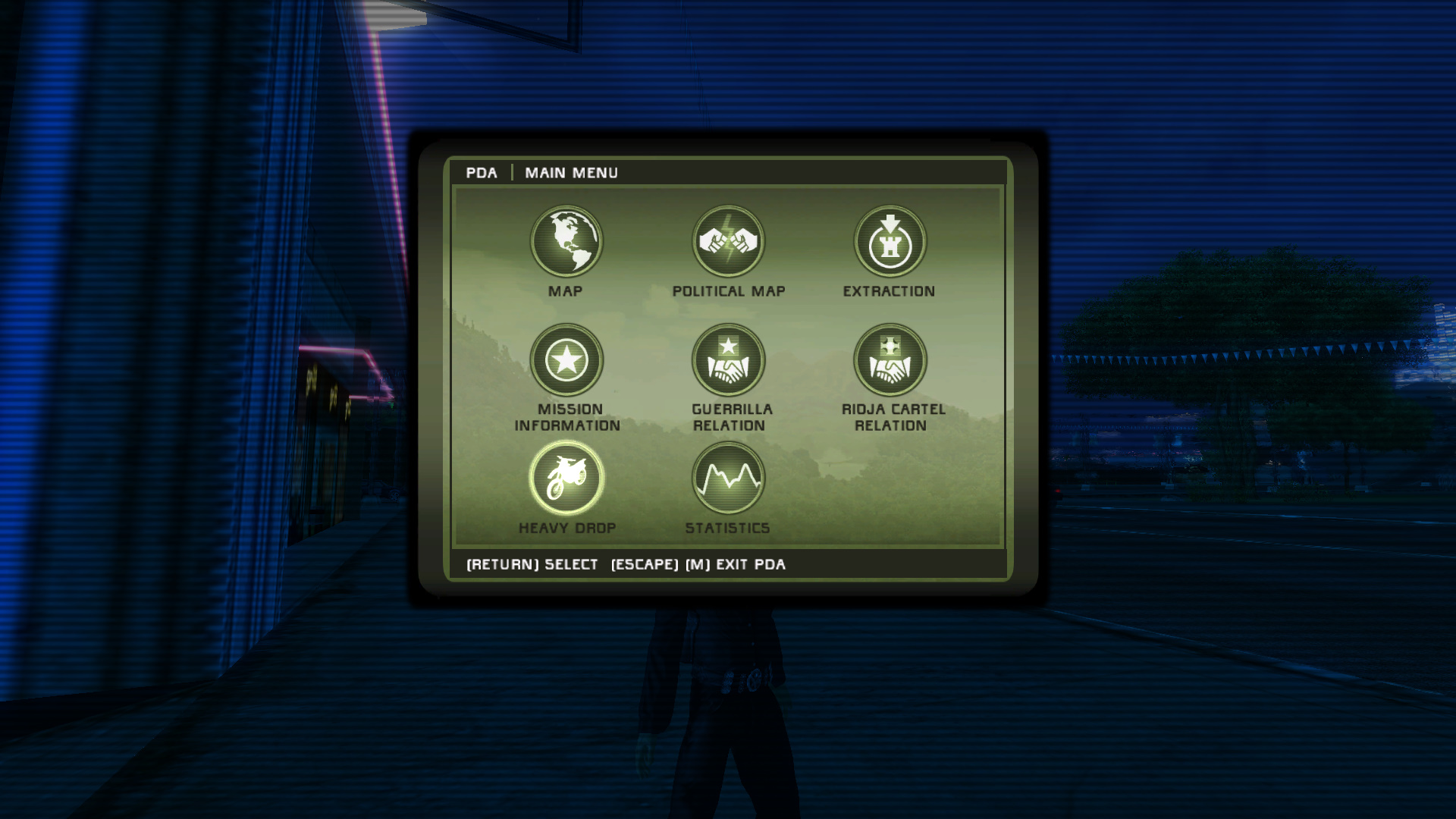
Task: Select the Ridja Cartel Relation handshake icon
Action: [x=890, y=359]
